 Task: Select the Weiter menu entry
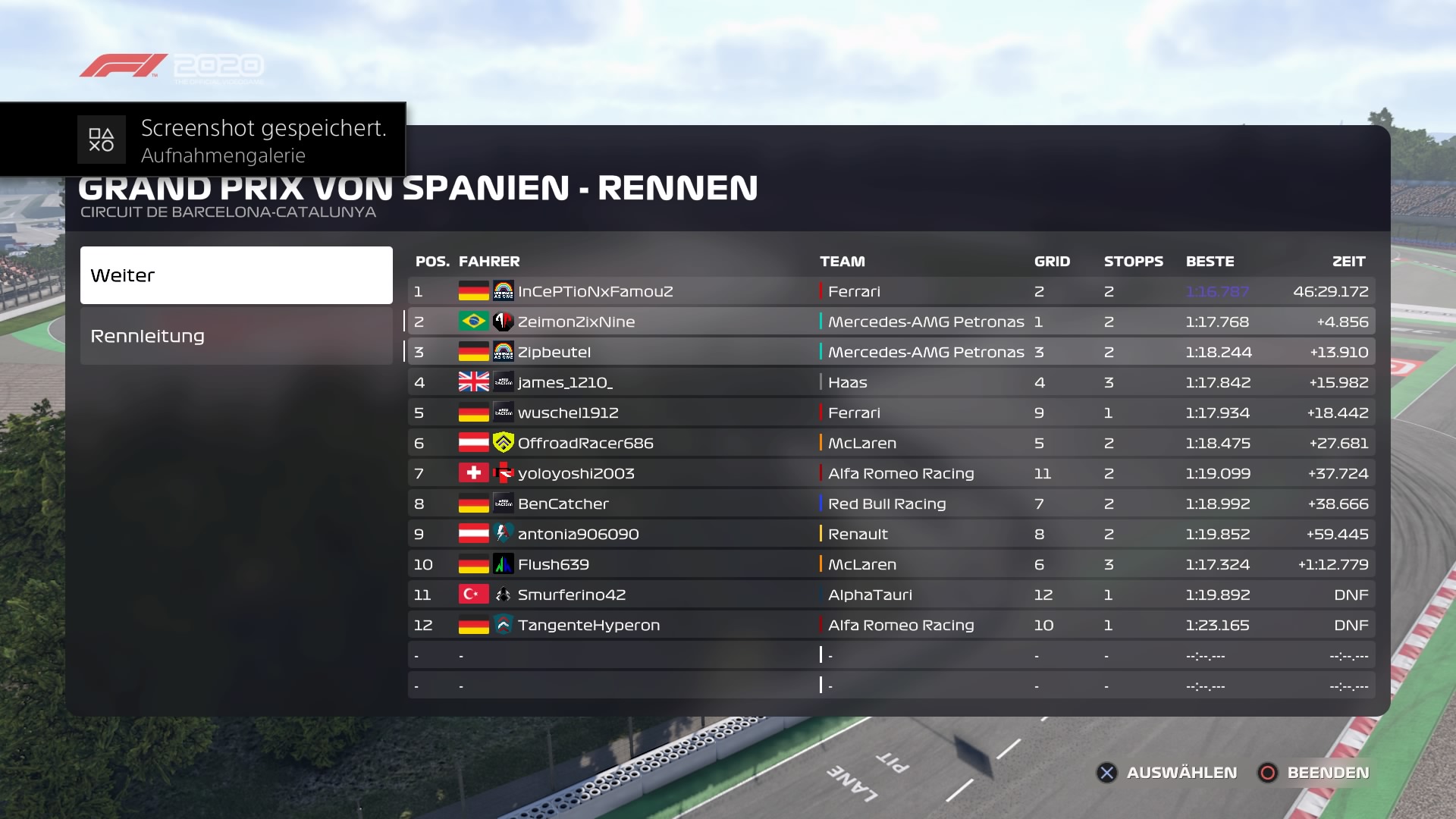coord(236,275)
